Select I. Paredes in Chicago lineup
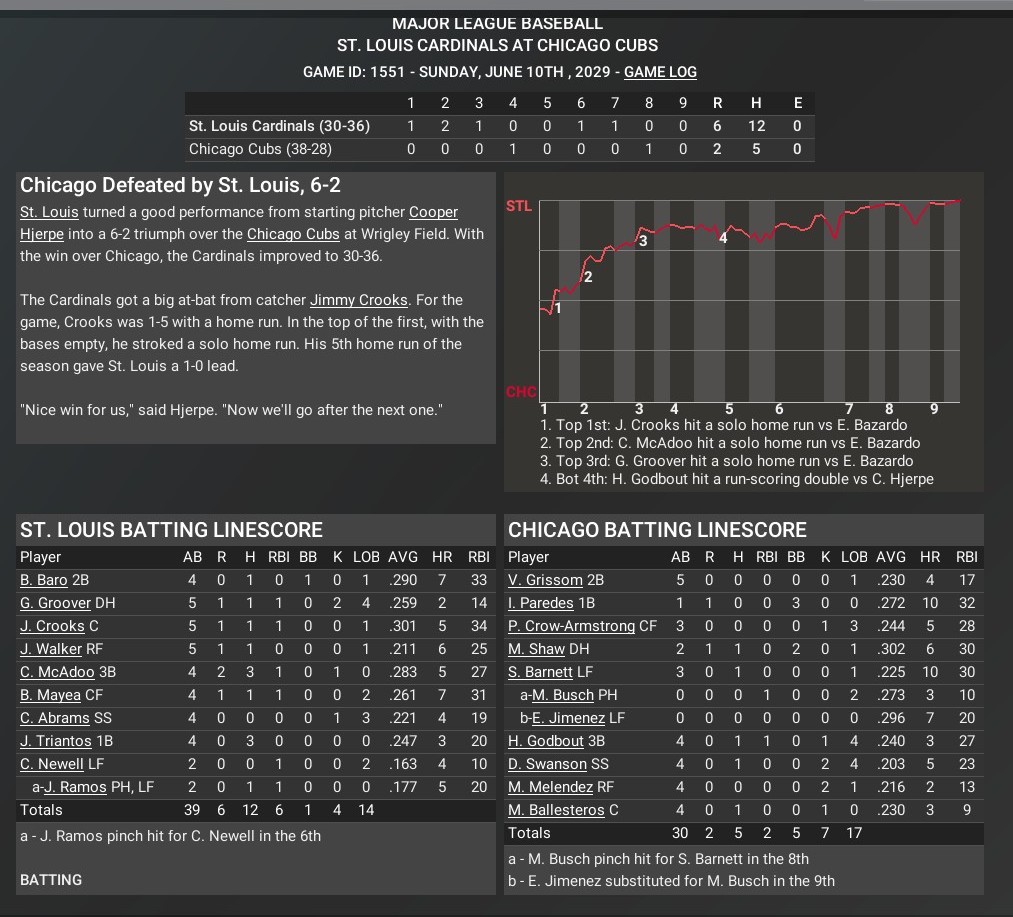The image size is (1013, 917). pos(540,603)
